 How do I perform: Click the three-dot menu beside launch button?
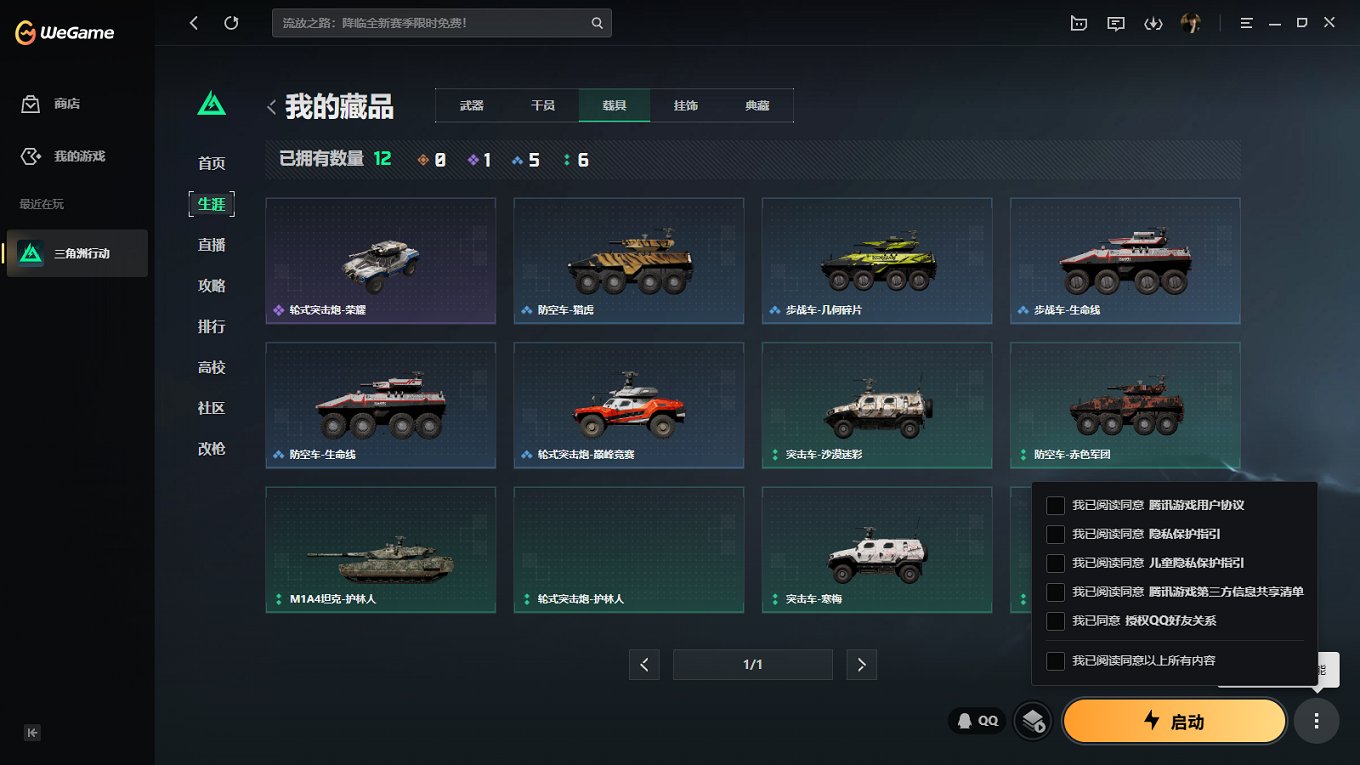coord(1316,720)
